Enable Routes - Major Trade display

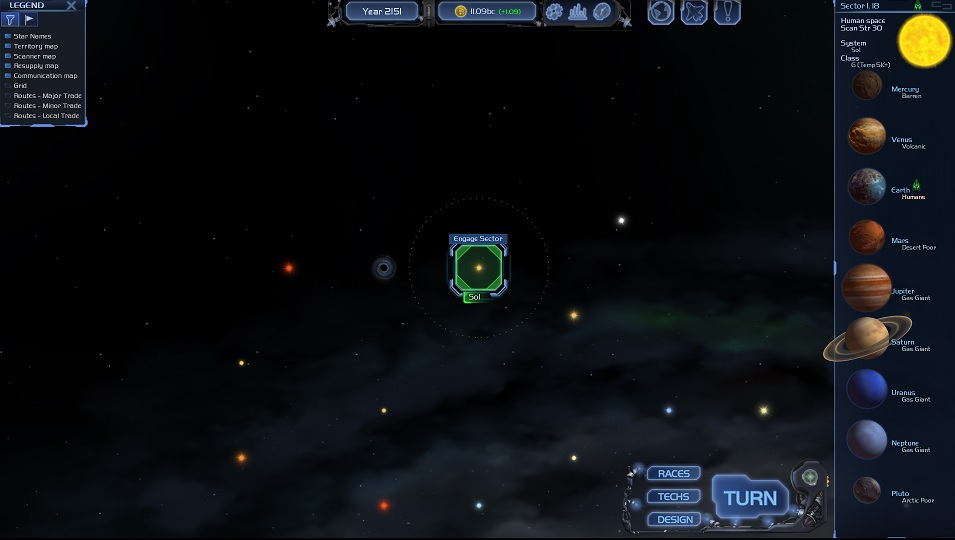(x=8, y=96)
